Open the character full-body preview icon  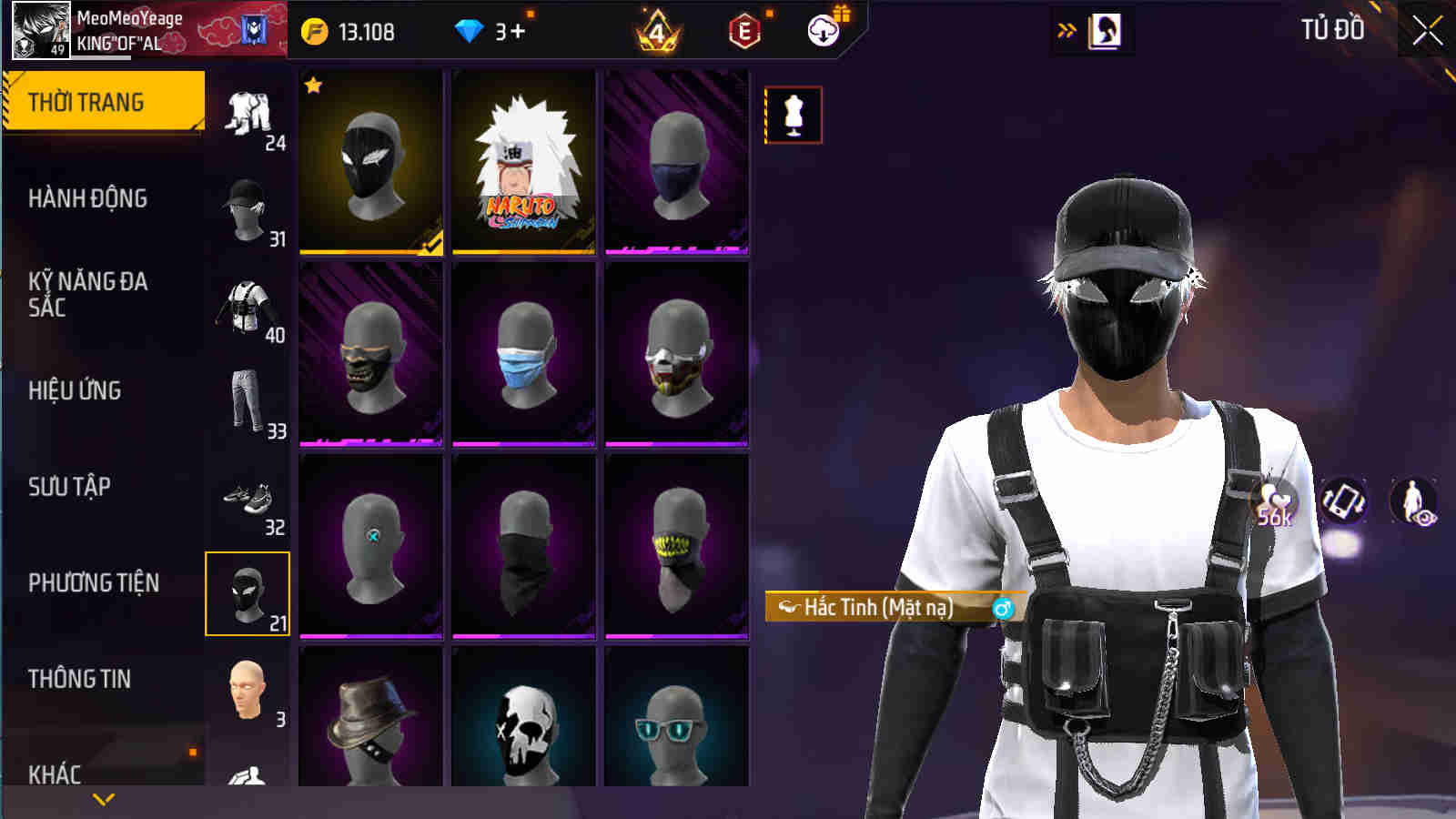[1415, 499]
